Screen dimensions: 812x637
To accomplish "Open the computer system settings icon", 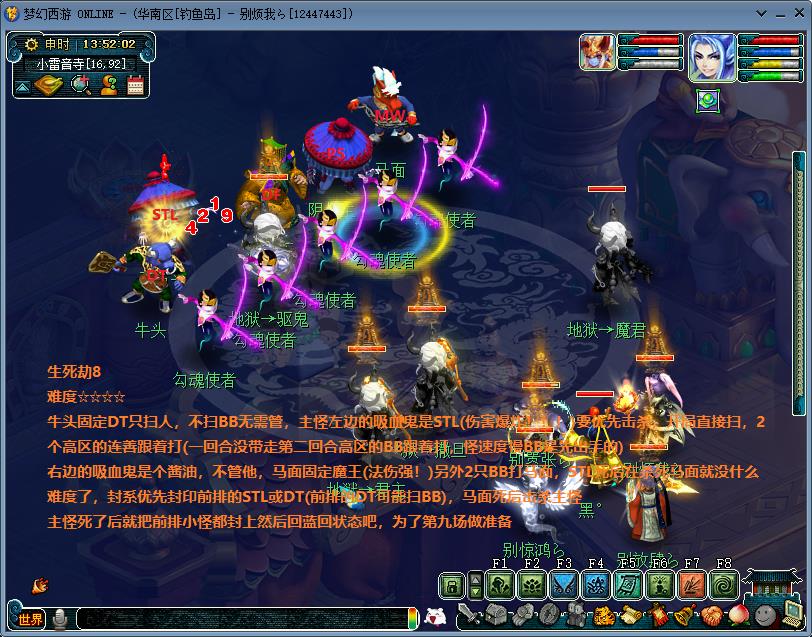I will pyautogui.click(x=791, y=613).
